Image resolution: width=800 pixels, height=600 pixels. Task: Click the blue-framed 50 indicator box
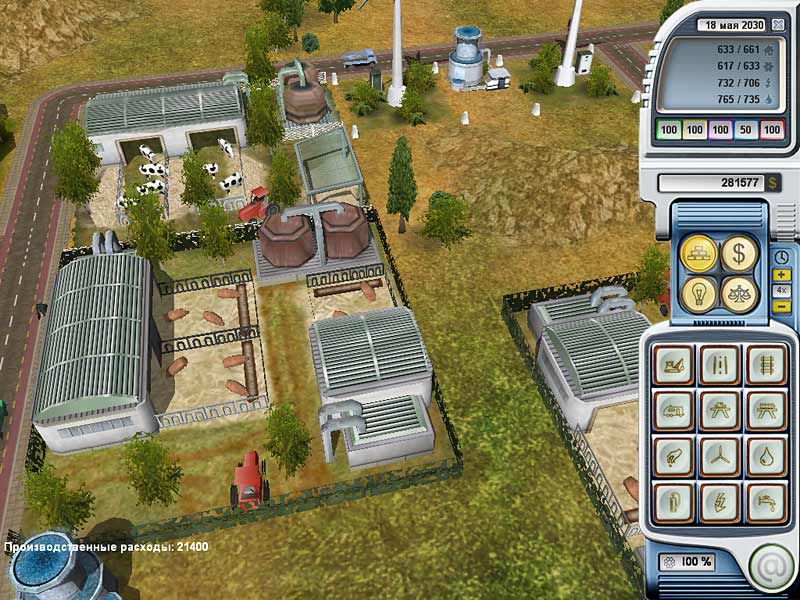[x=746, y=130]
